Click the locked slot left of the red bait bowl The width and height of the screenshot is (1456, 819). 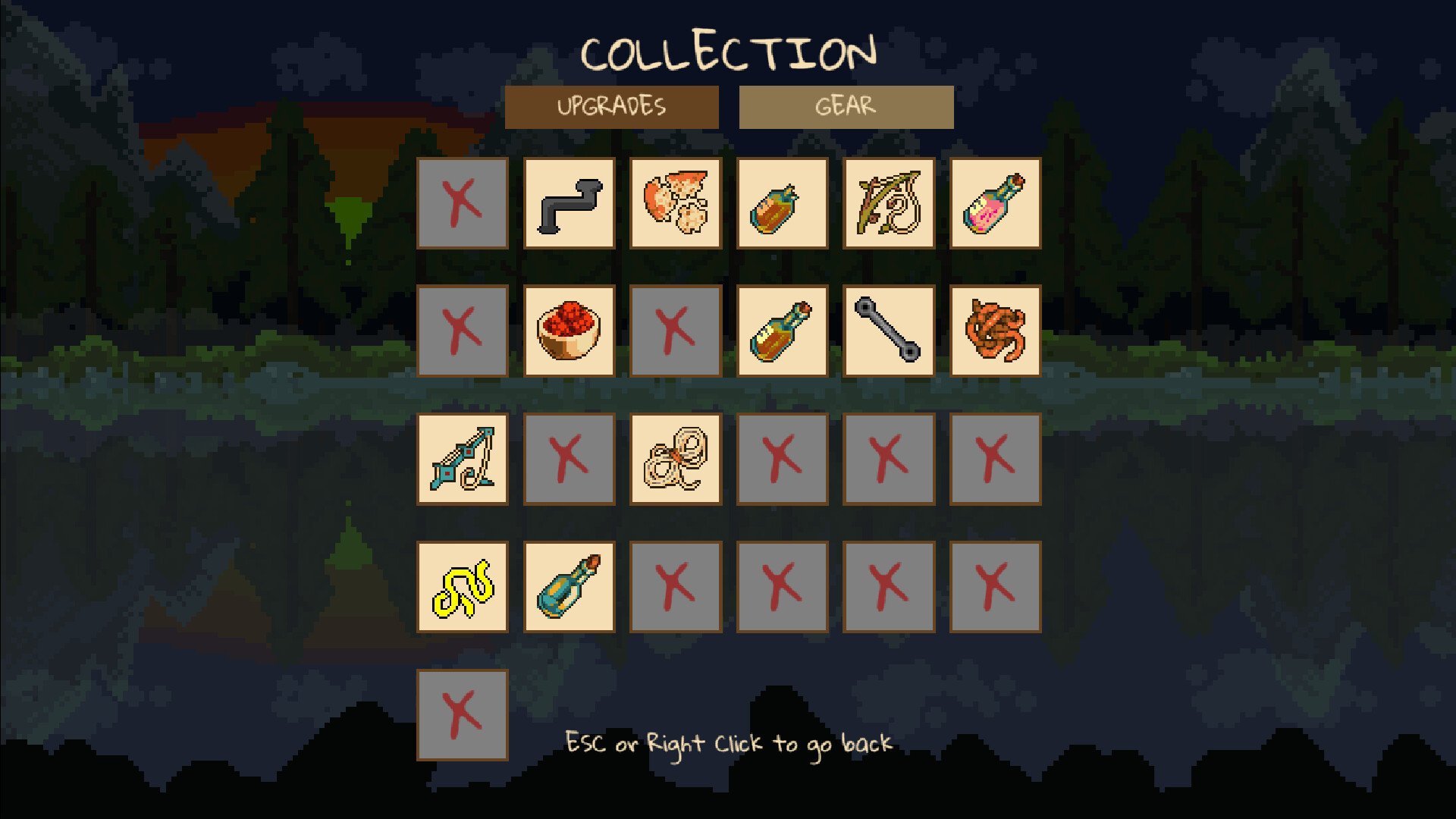pos(463,331)
